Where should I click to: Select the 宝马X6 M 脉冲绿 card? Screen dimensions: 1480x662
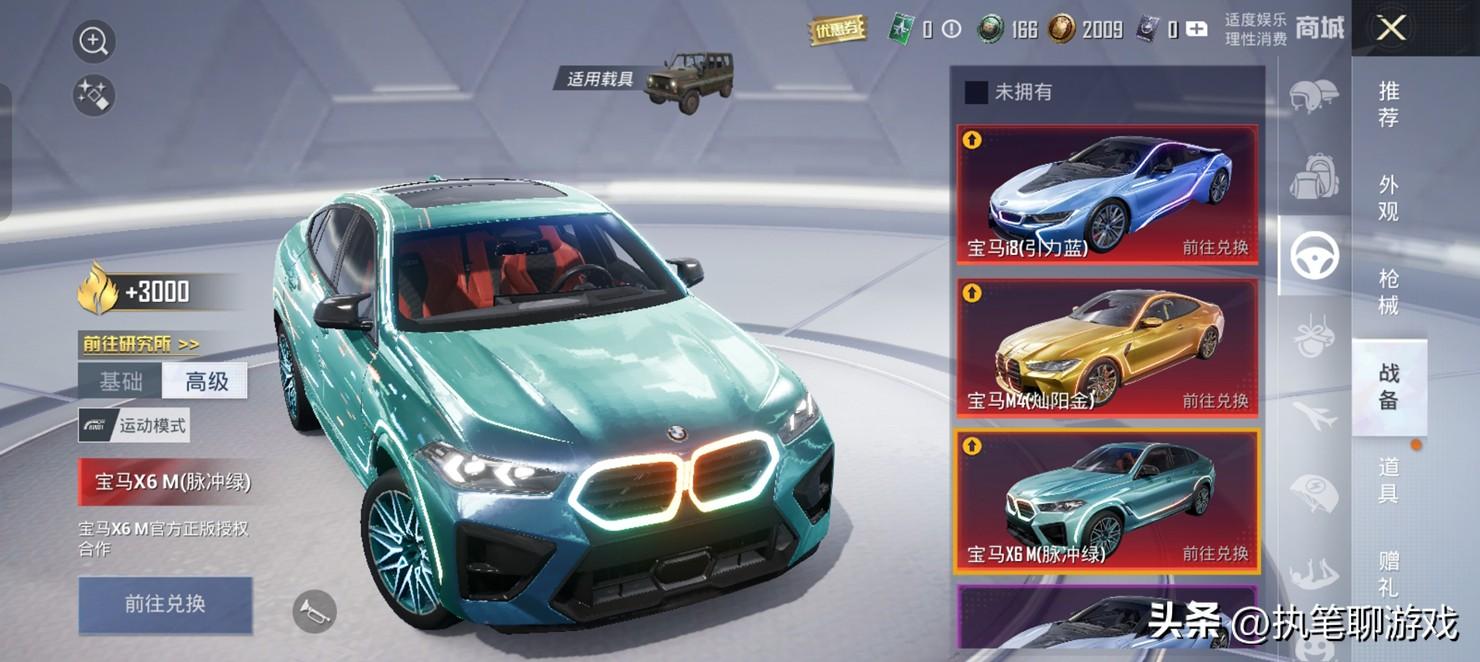tap(1107, 501)
